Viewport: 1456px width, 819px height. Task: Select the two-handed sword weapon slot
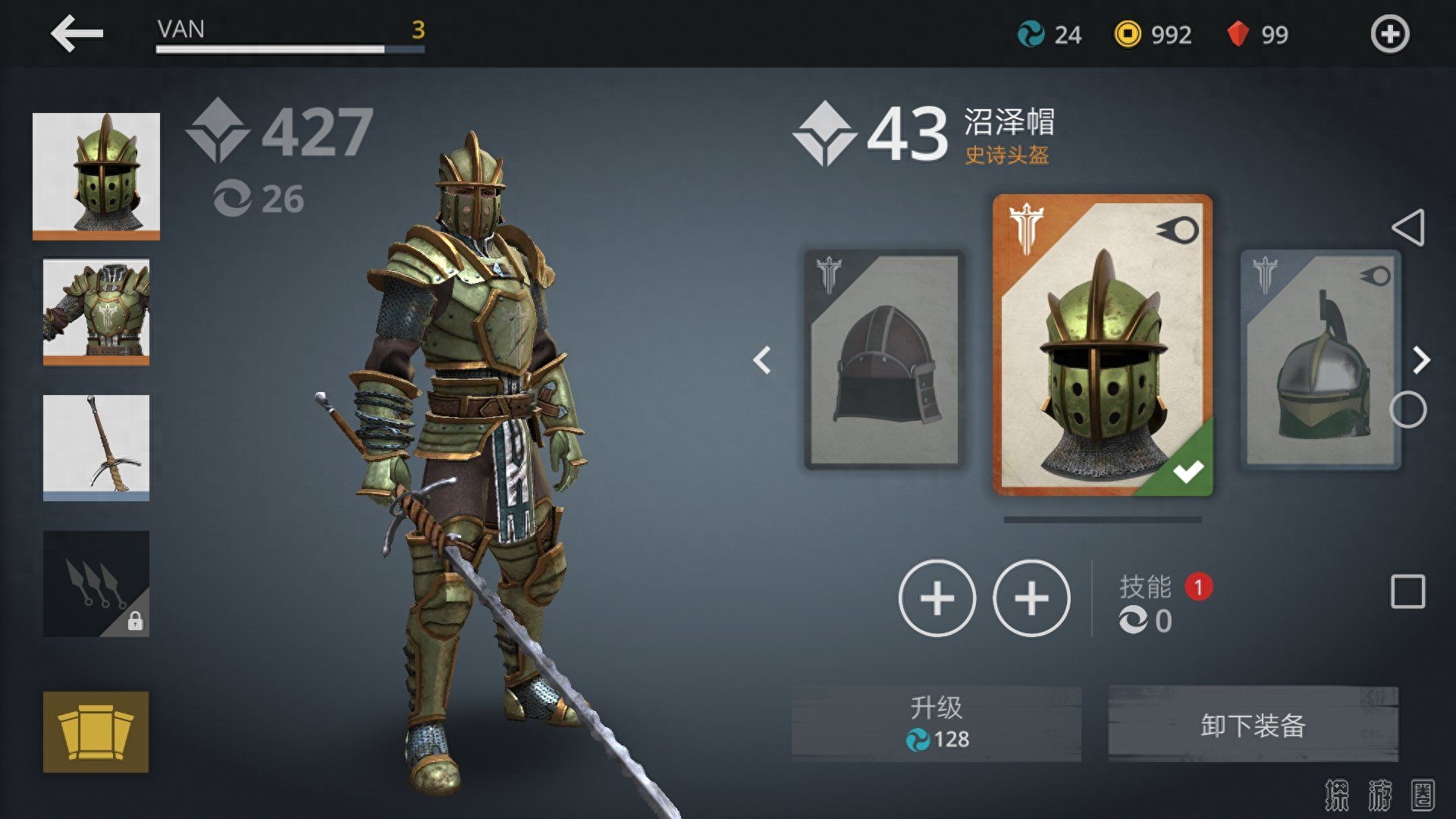(x=96, y=447)
